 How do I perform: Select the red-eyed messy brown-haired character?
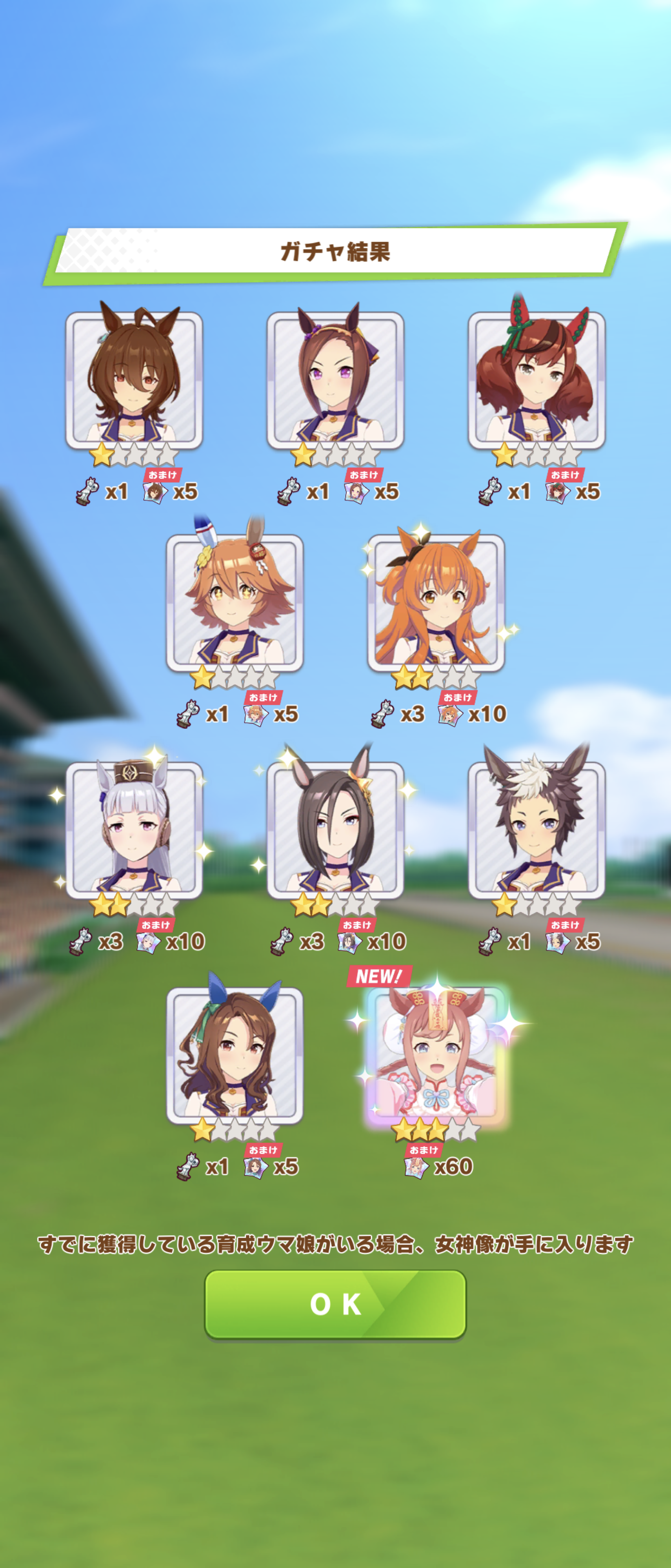[134, 381]
